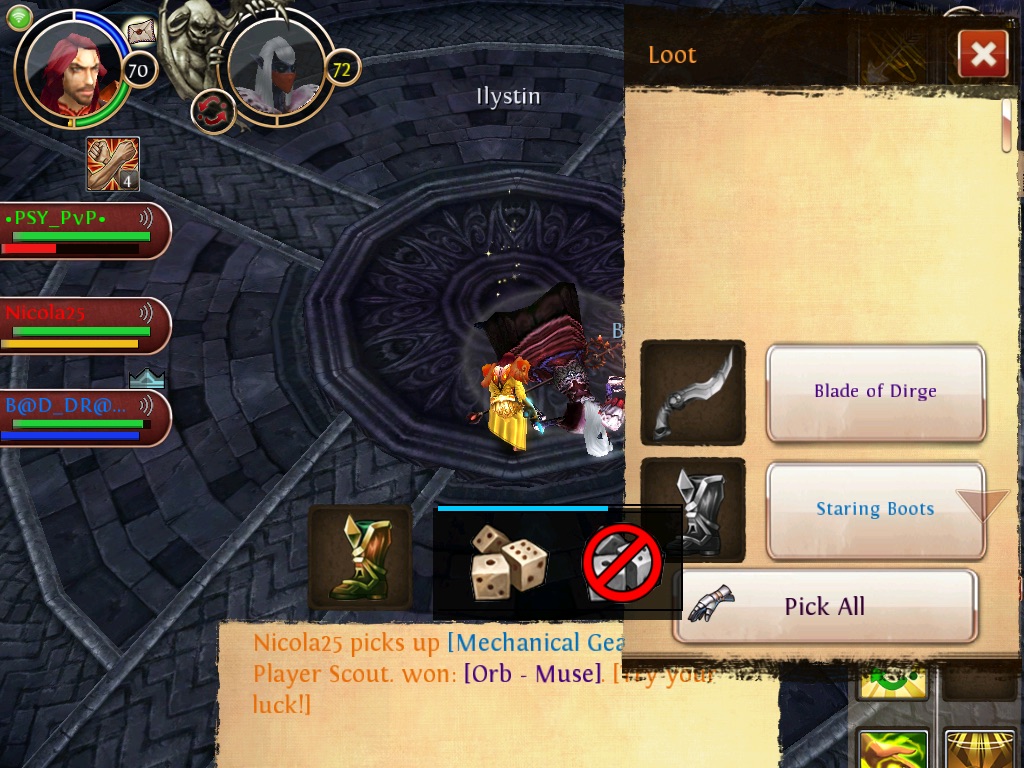
Task: Roll the dice for the loot
Action: click(x=509, y=563)
